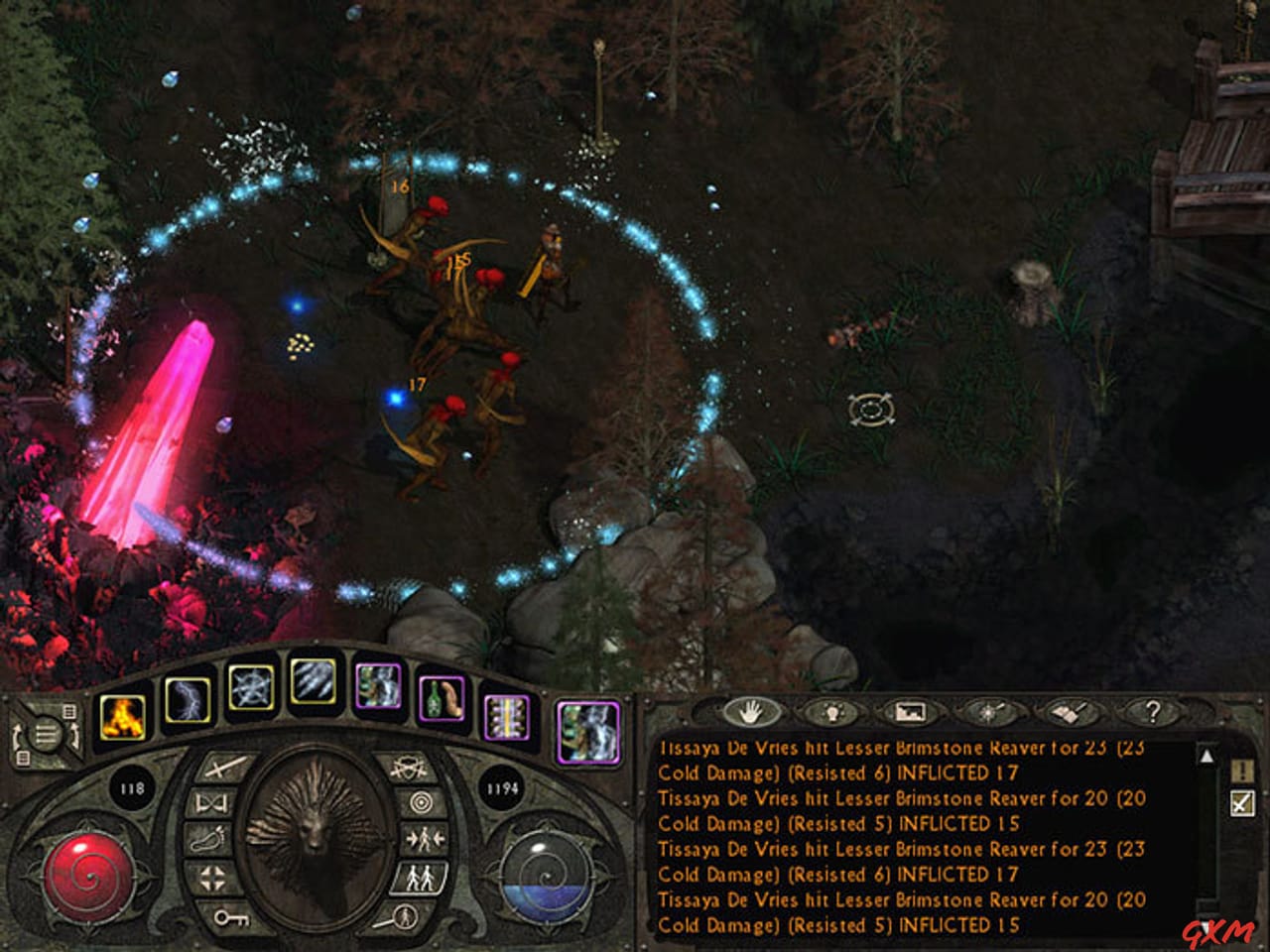Open the hand interaction menu
Viewport: 1270px width, 952px height.
pos(749,713)
